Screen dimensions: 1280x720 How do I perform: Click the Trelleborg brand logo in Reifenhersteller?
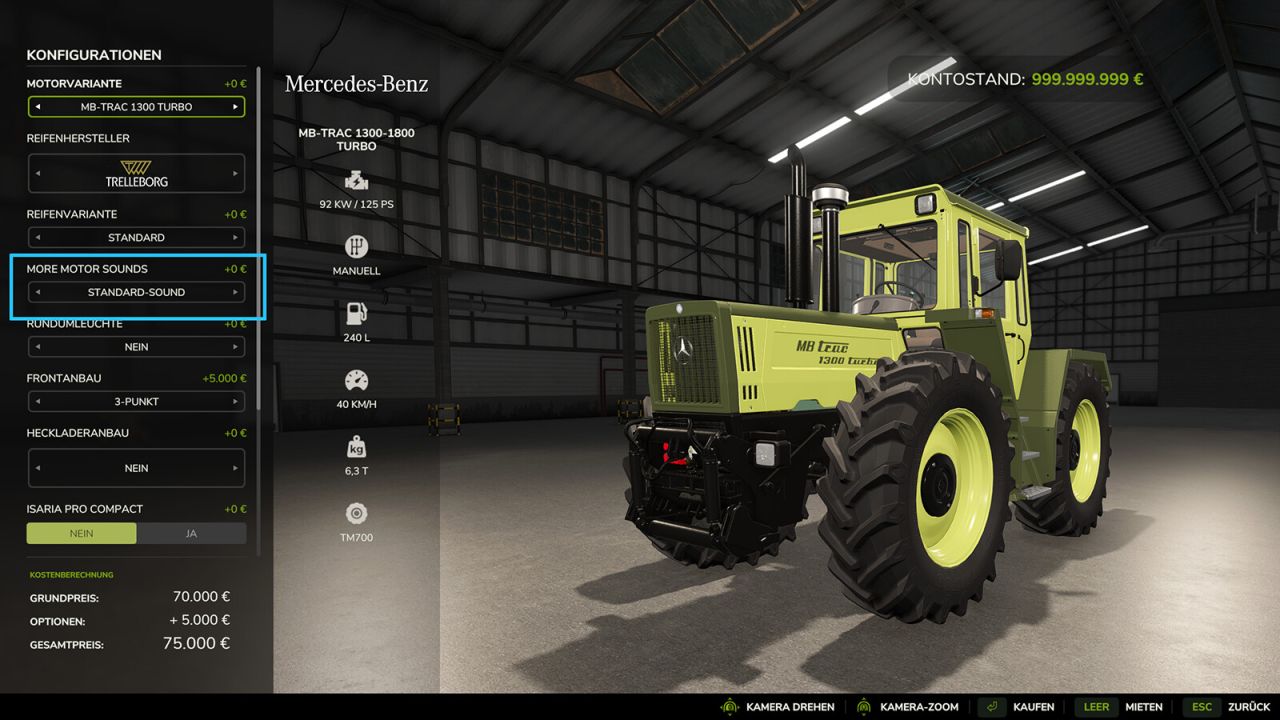point(137,172)
